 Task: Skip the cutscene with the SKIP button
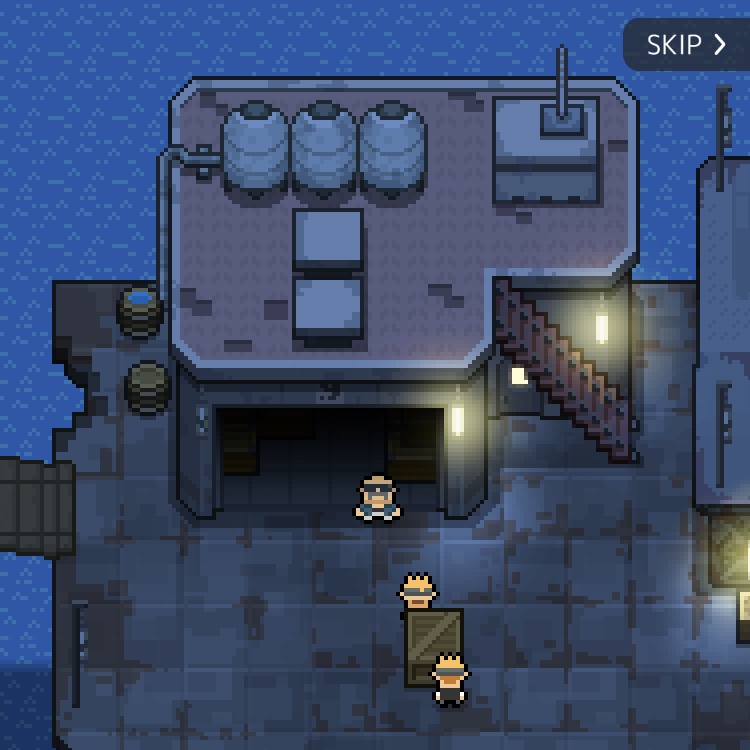[x=686, y=45]
